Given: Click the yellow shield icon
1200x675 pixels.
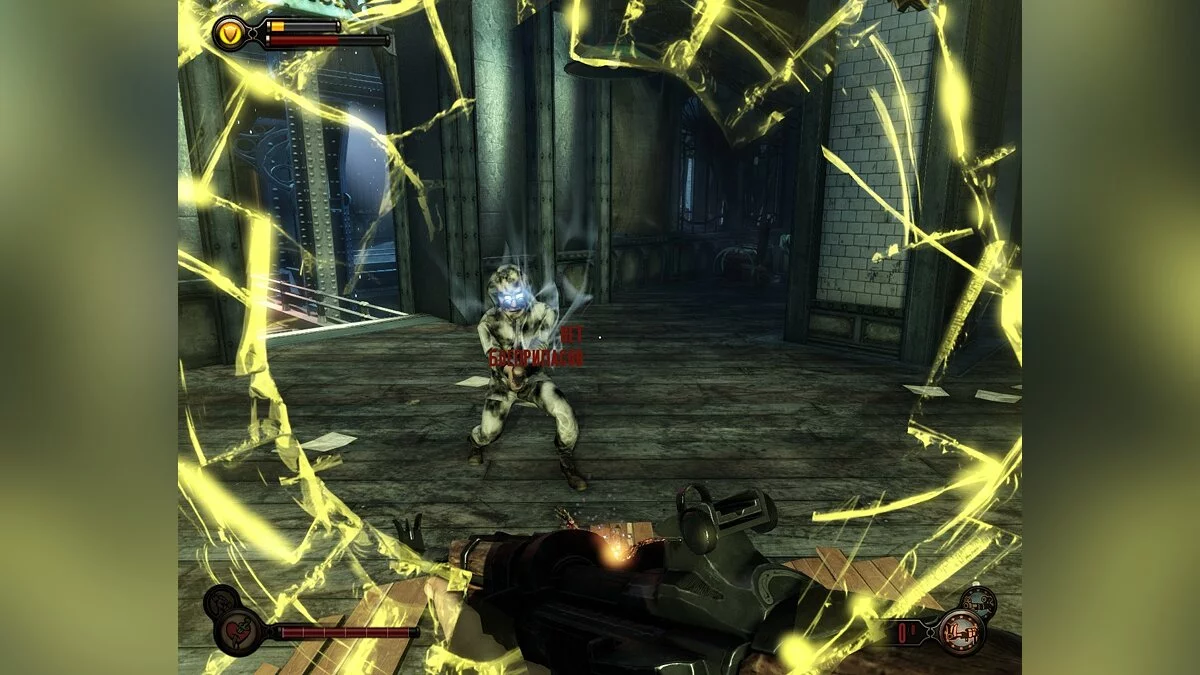Looking at the screenshot, I should click(231, 34).
